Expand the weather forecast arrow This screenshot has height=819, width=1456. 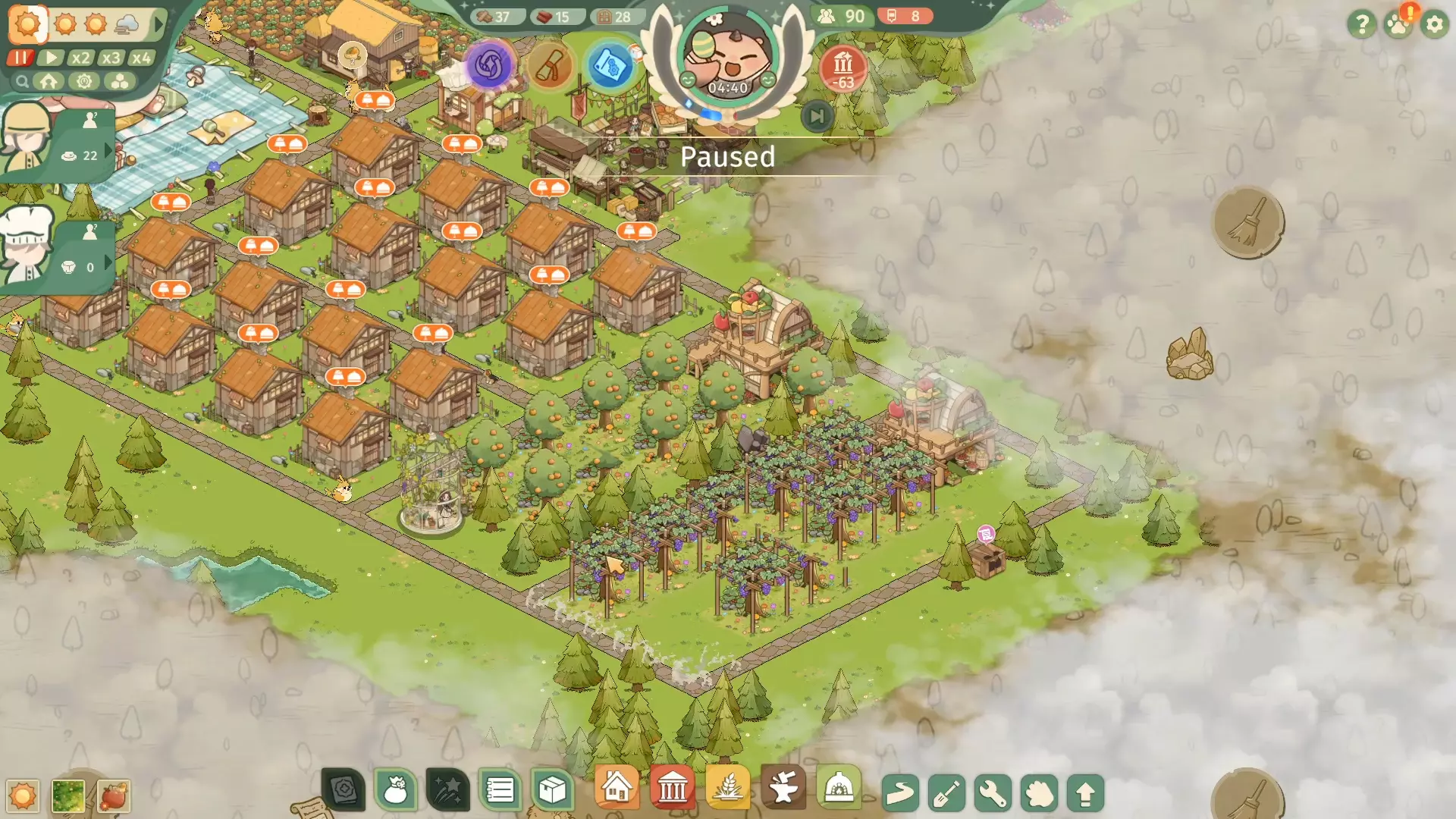[x=158, y=24]
